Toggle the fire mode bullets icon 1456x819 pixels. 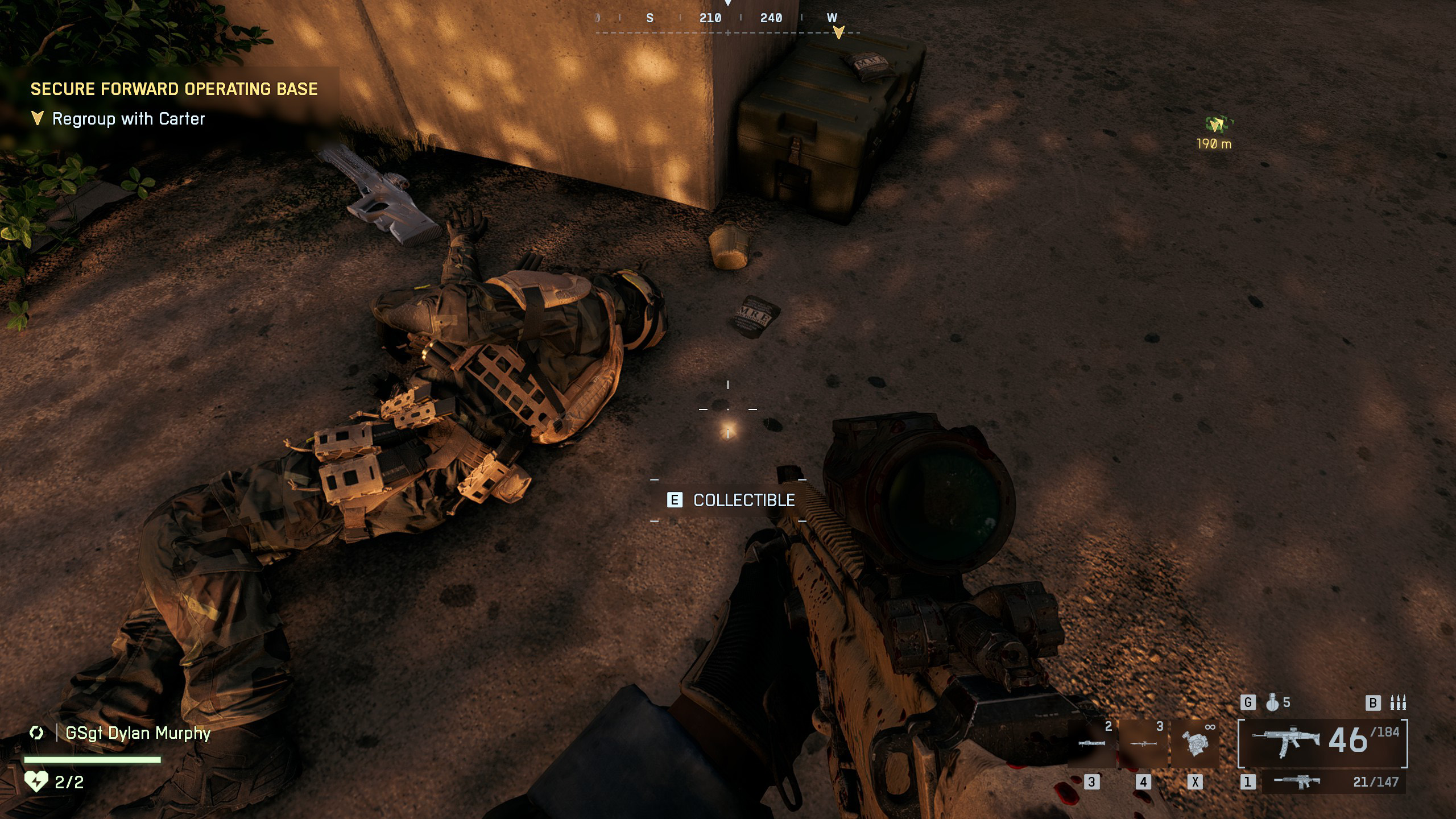[x=1397, y=703]
